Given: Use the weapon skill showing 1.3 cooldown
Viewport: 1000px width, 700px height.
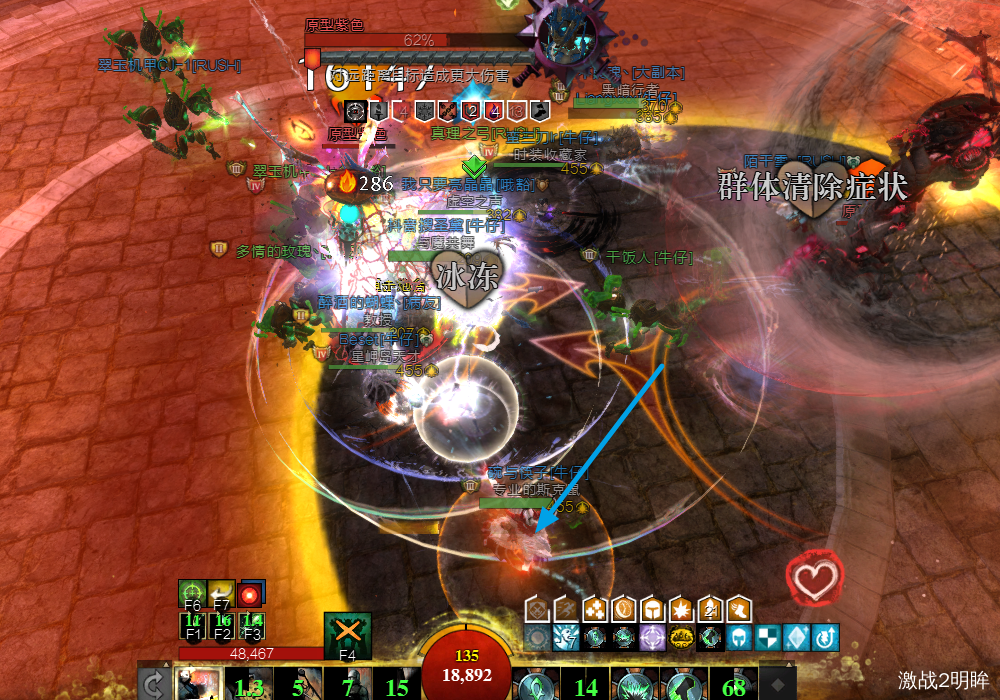Looking at the screenshot, I should 249,685.
